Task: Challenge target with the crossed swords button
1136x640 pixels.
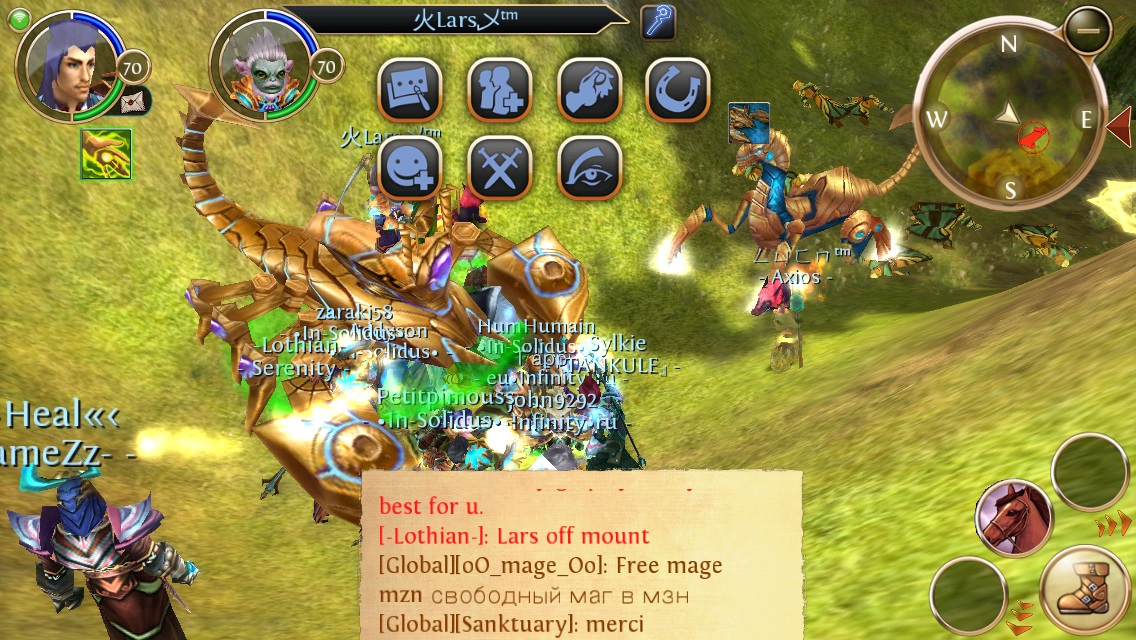Action: 499,168
